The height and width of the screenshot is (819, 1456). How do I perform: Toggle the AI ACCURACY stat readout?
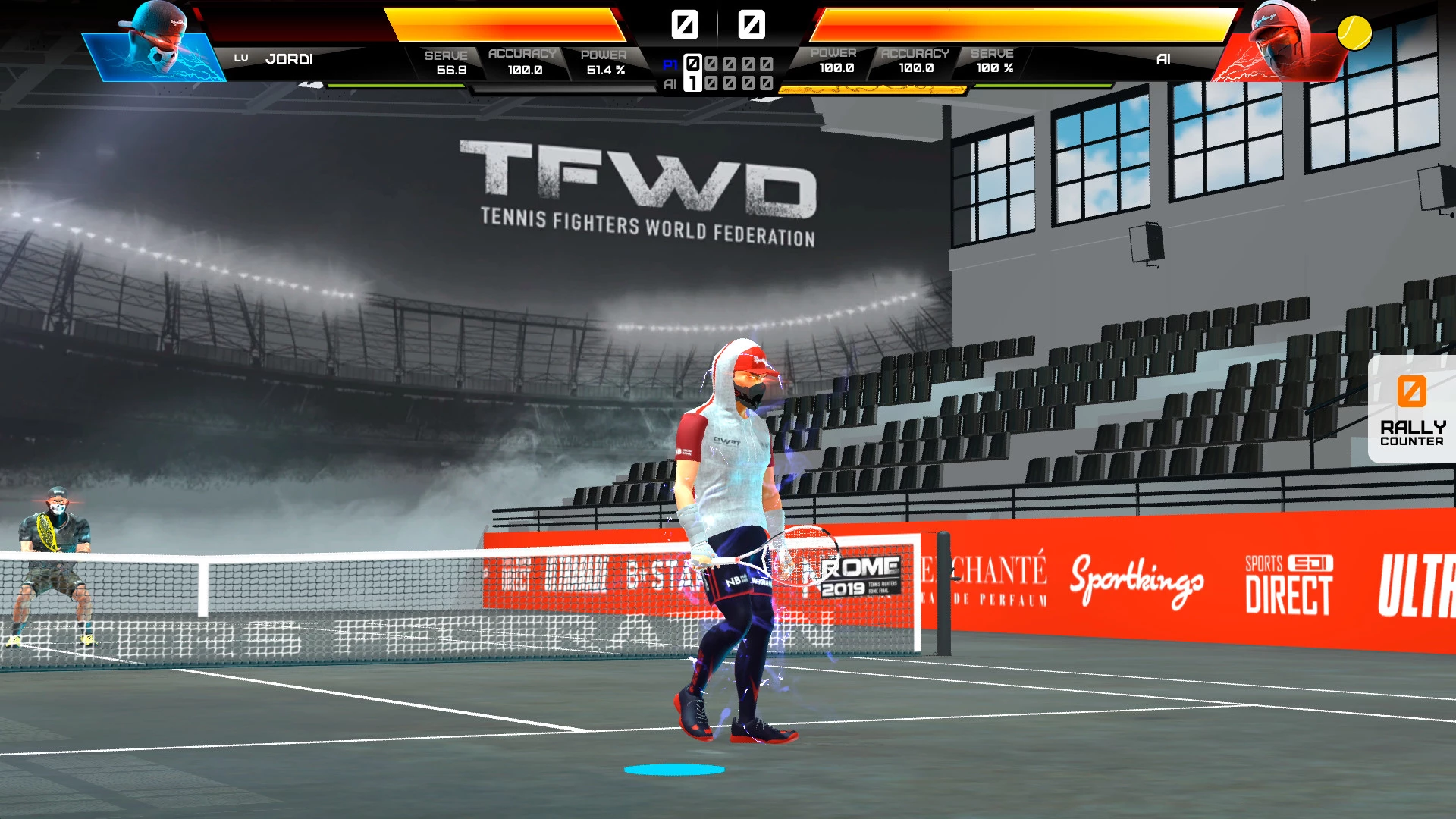[x=914, y=61]
